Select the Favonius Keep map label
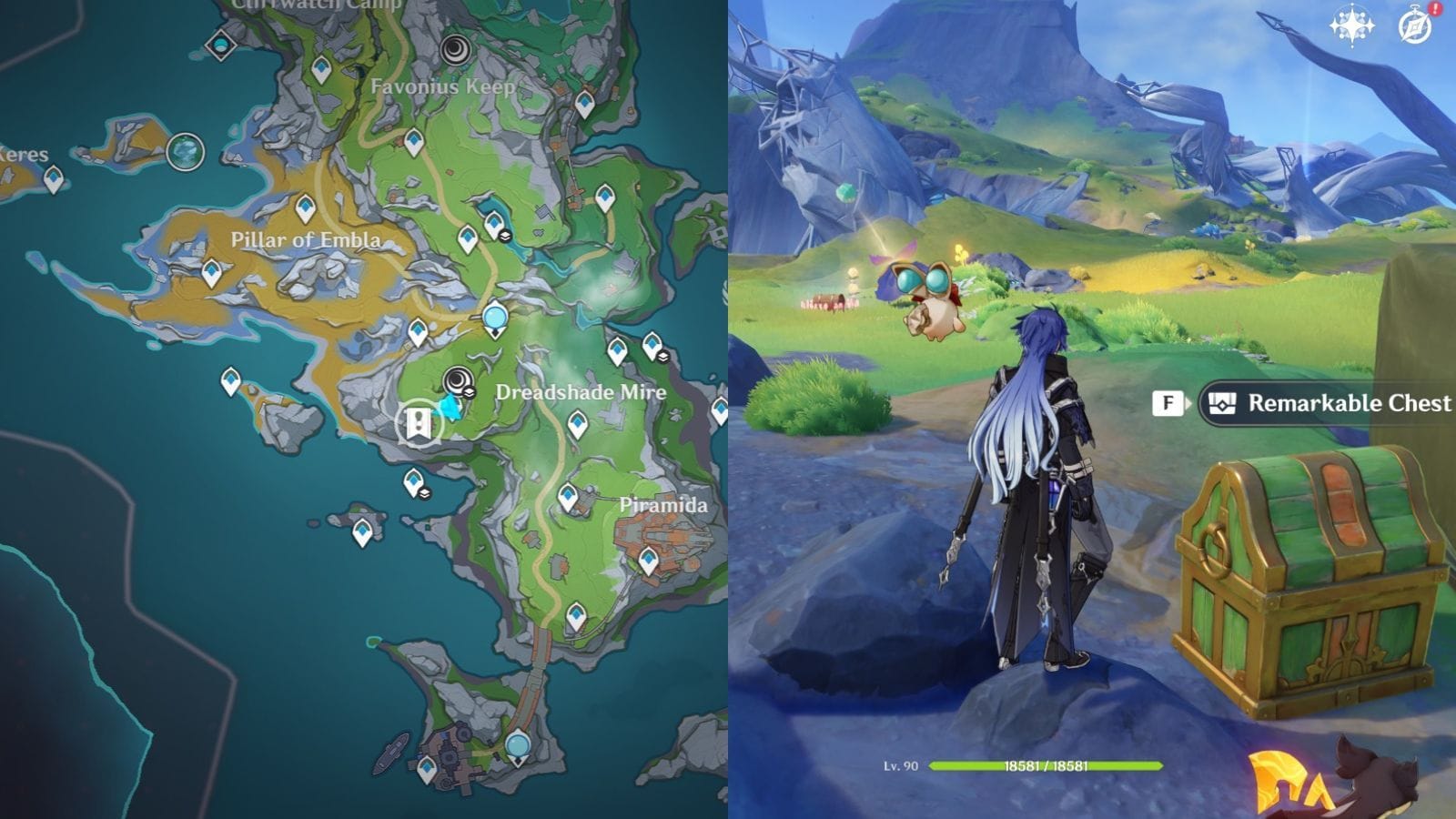 444,87
